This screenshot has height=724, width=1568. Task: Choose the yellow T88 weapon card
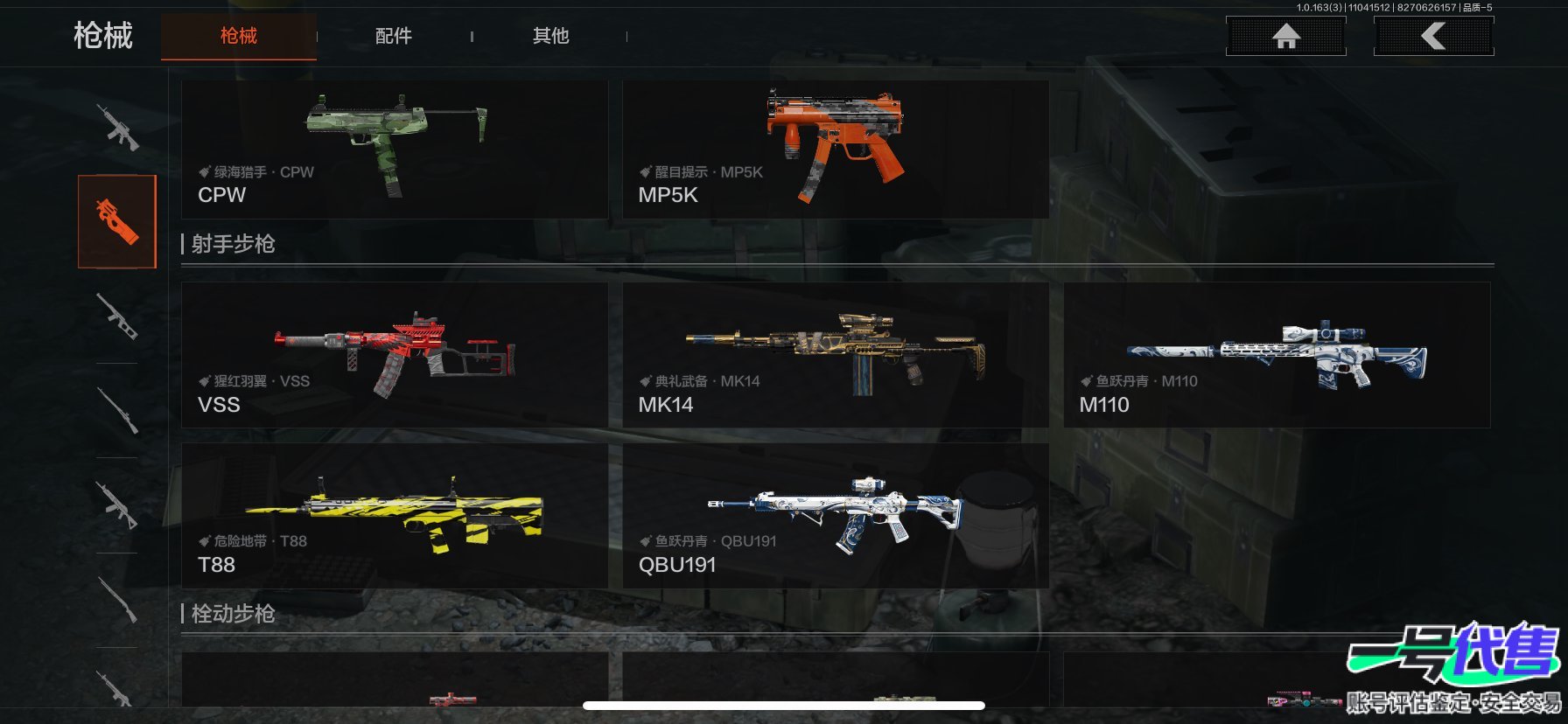click(394, 516)
